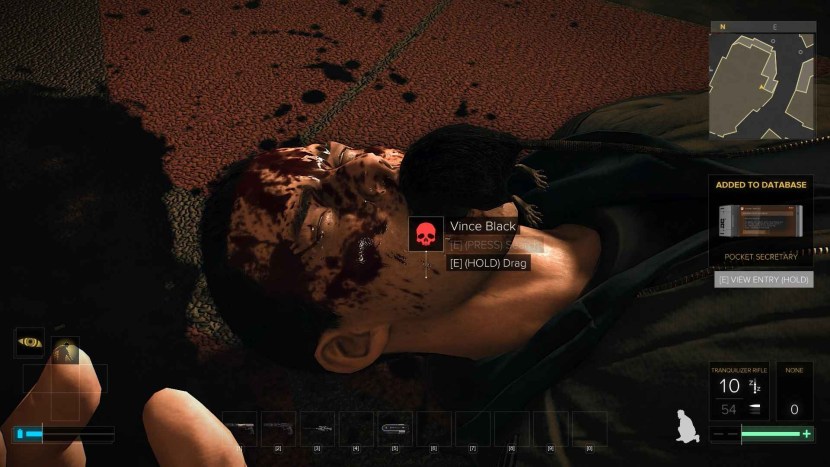
Task: Select the first pistol hotbar slot
Action: [239, 428]
